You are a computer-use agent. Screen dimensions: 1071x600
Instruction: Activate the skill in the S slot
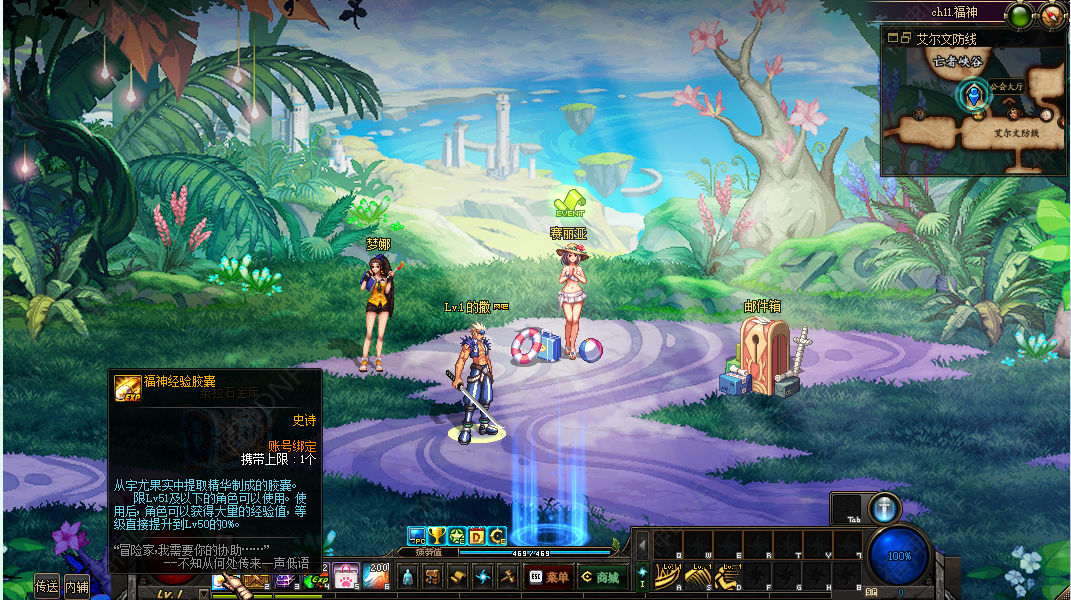click(696, 575)
